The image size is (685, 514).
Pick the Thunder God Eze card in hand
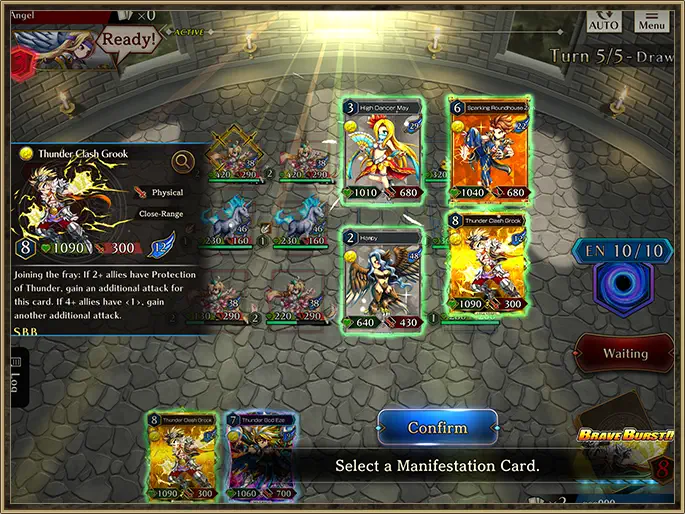tap(263, 457)
